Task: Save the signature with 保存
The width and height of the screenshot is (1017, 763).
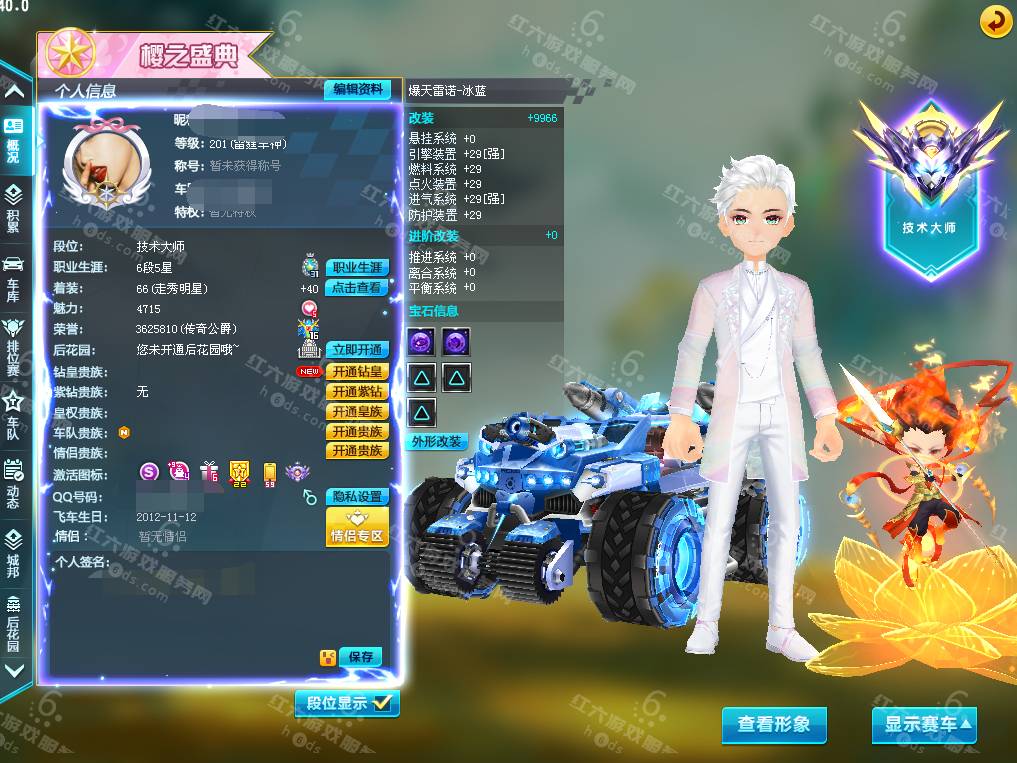Action: [361, 657]
